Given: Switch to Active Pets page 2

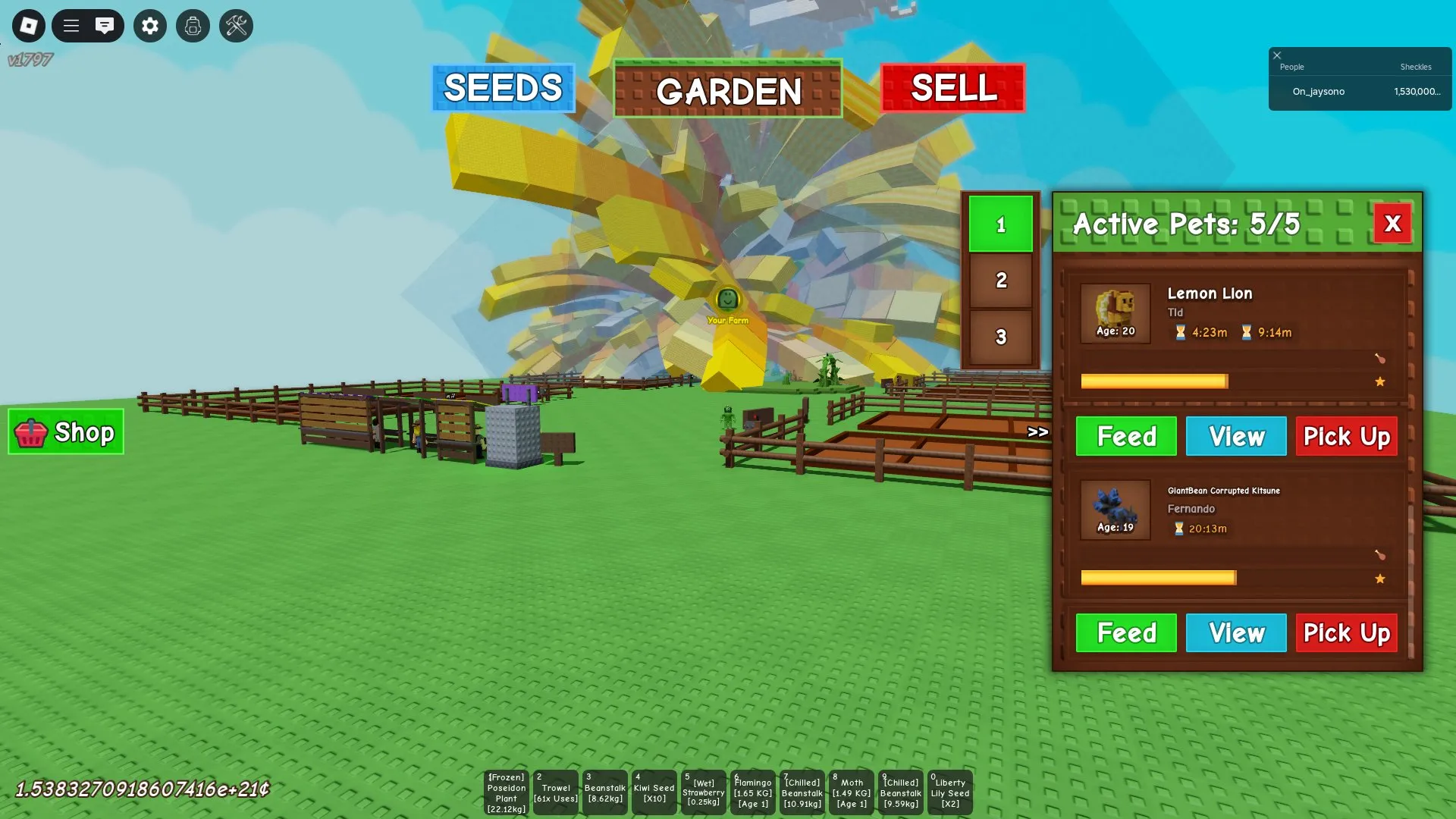Looking at the screenshot, I should (1001, 281).
